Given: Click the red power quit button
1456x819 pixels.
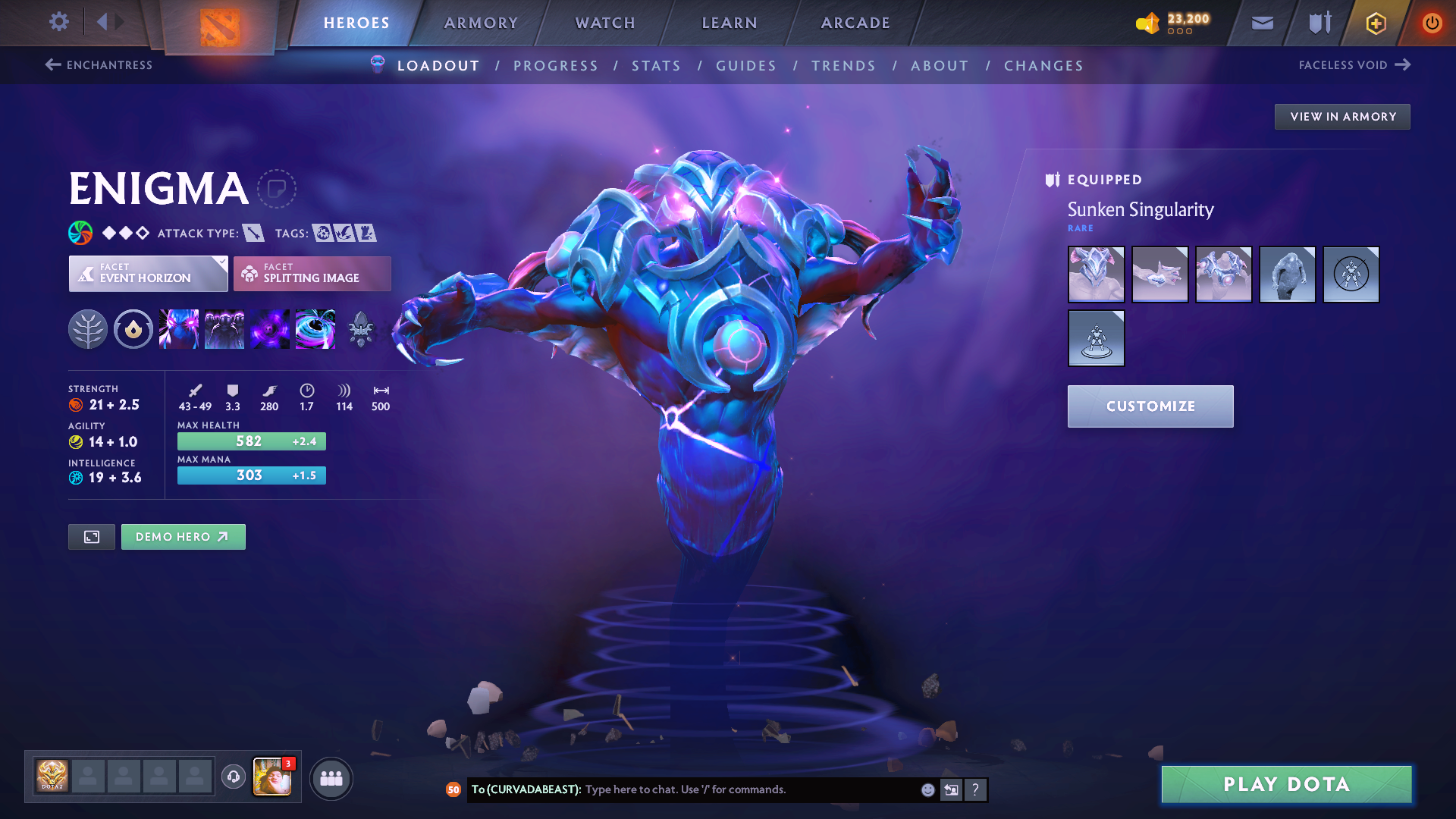Looking at the screenshot, I should pyautogui.click(x=1432, y=23).
